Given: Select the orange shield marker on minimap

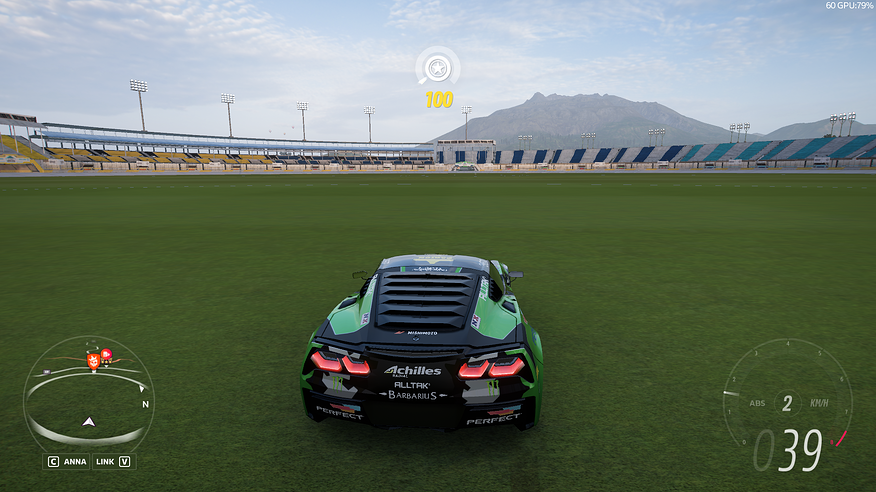Looking at the screenshot, I should (93, 361).
